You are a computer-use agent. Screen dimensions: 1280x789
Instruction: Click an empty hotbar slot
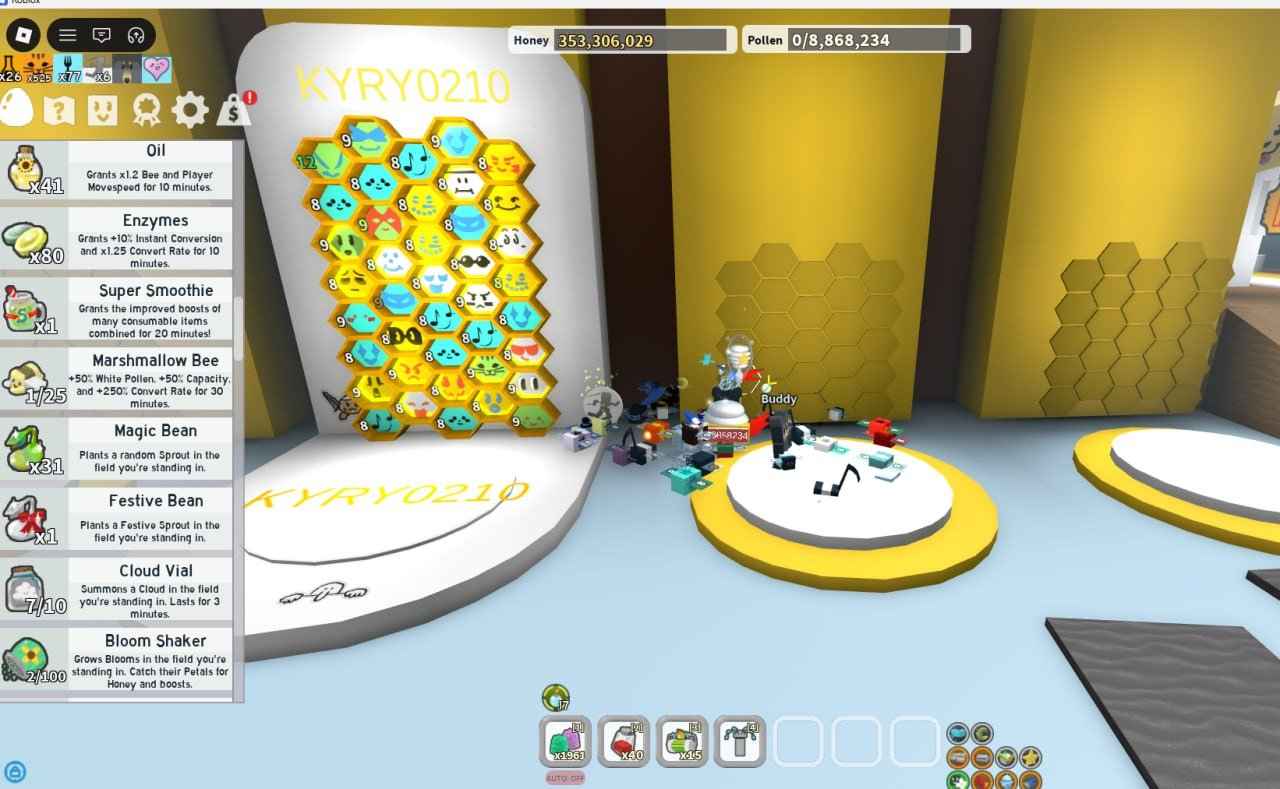[800, 743]
